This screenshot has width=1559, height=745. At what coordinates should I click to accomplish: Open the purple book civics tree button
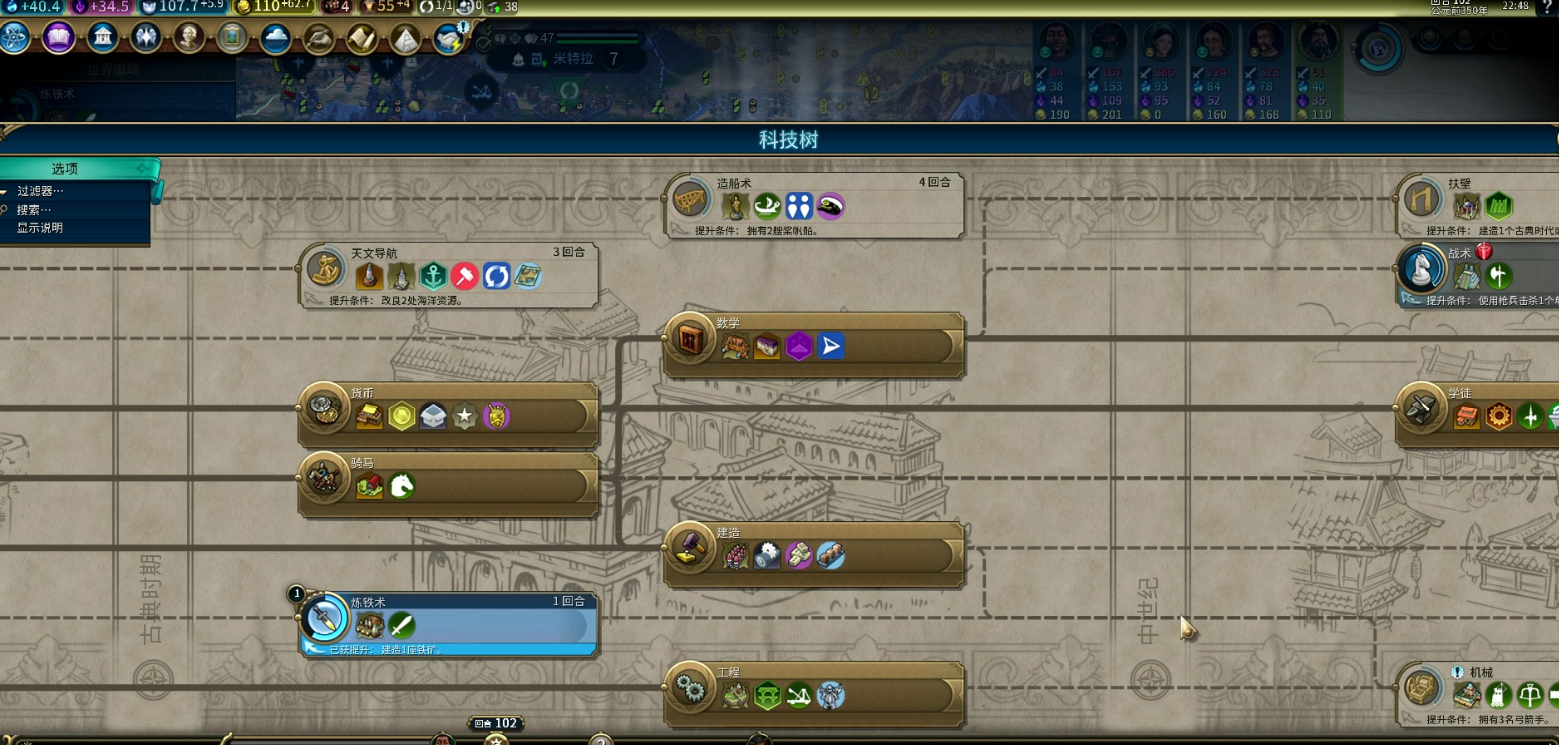58,38
